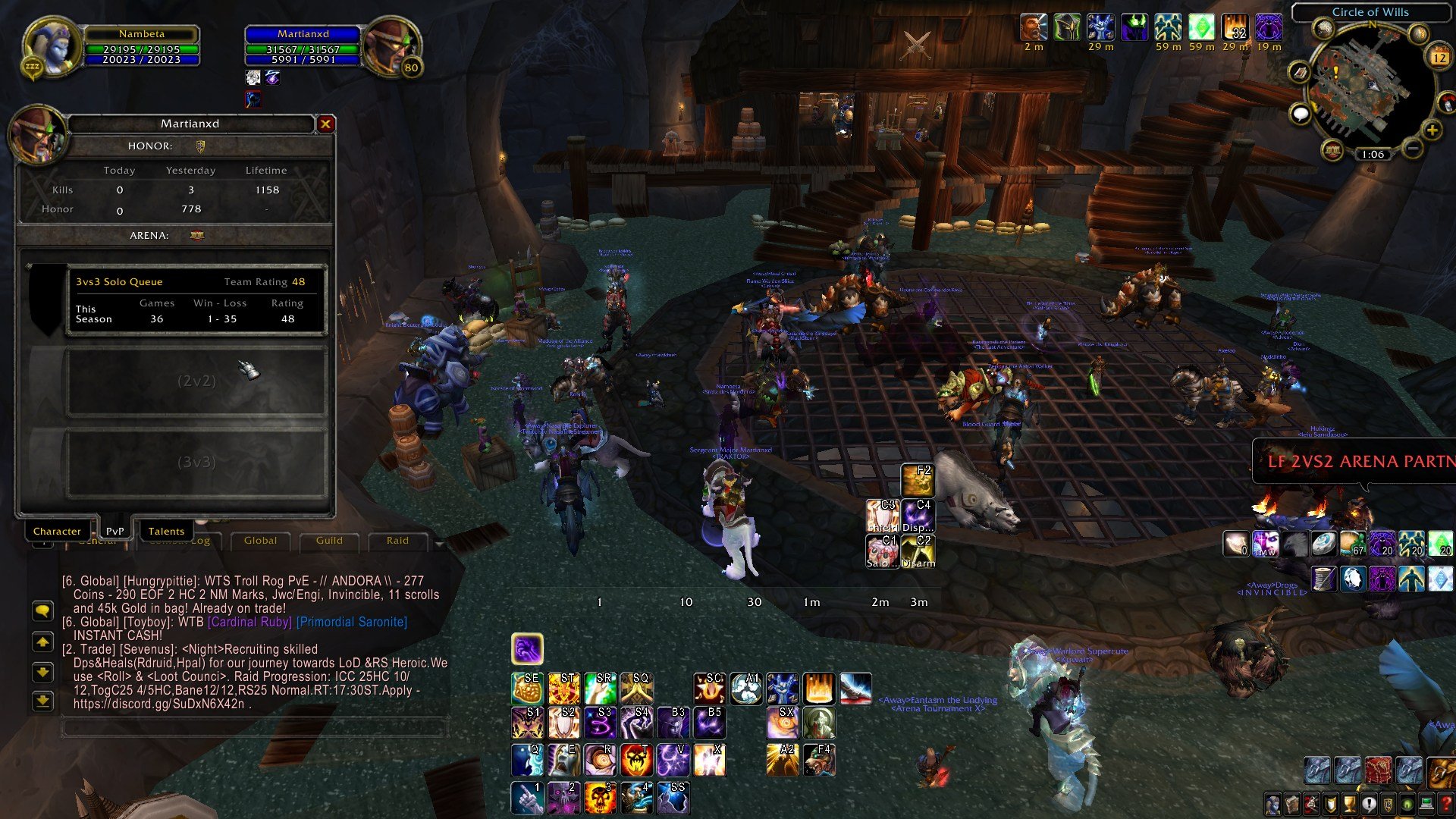Open the Talents tab
Image resolution: width=1456 pixels, height=819 pixels.
166,531
